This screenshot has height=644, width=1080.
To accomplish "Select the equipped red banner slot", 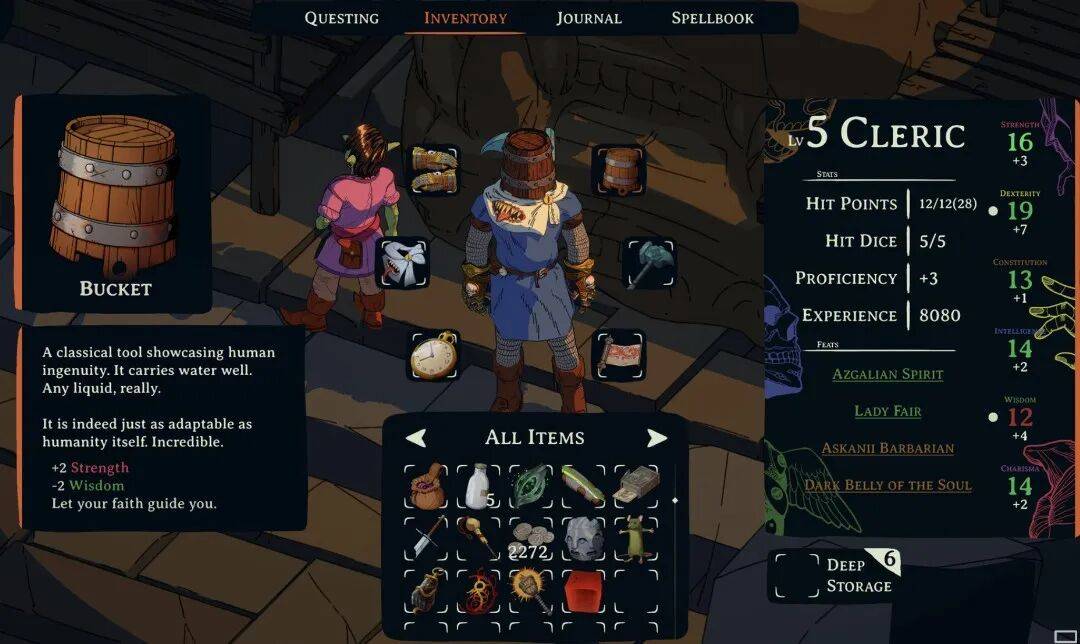I will 620,355.
